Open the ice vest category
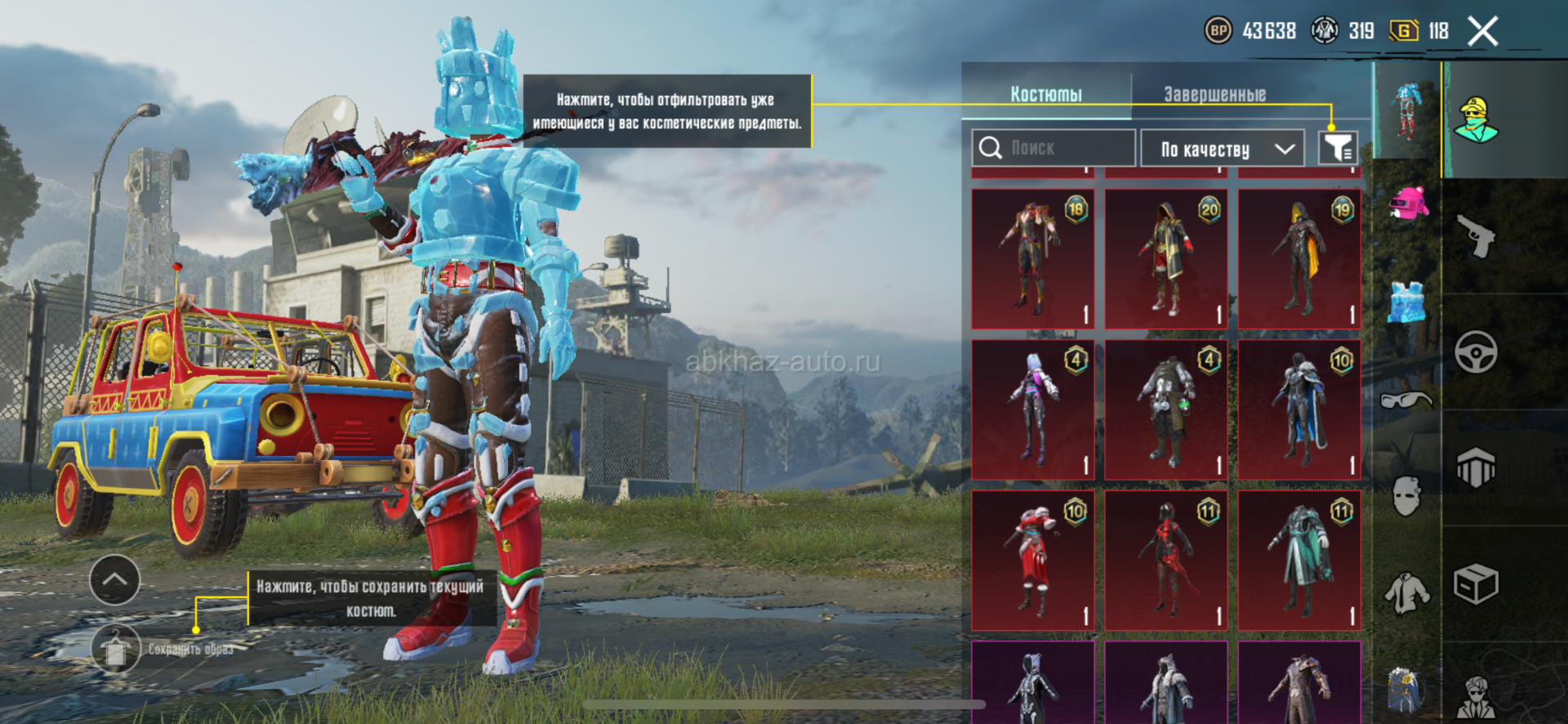Screen dimensions: 1568x724 point(1406,302)
